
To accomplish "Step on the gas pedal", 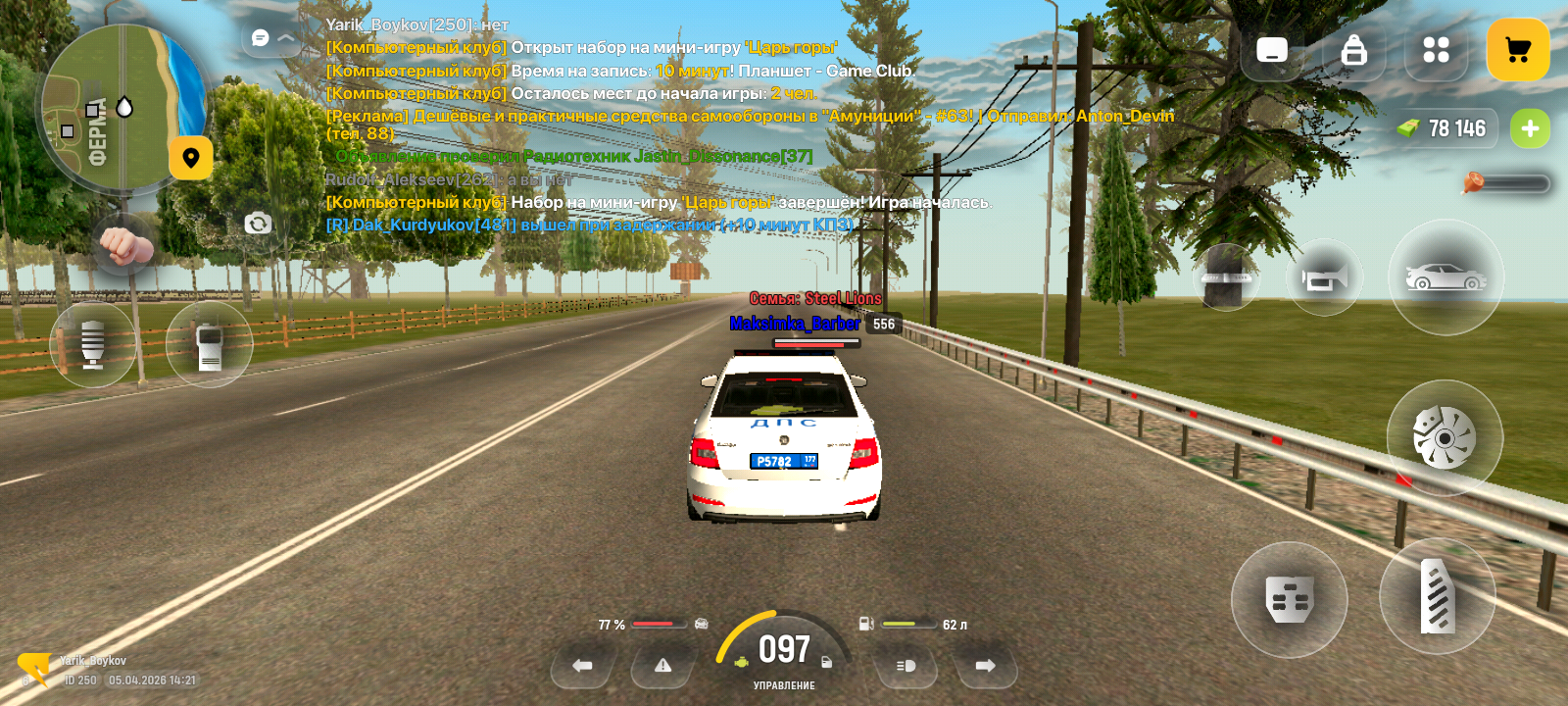I will [1437, 596].
